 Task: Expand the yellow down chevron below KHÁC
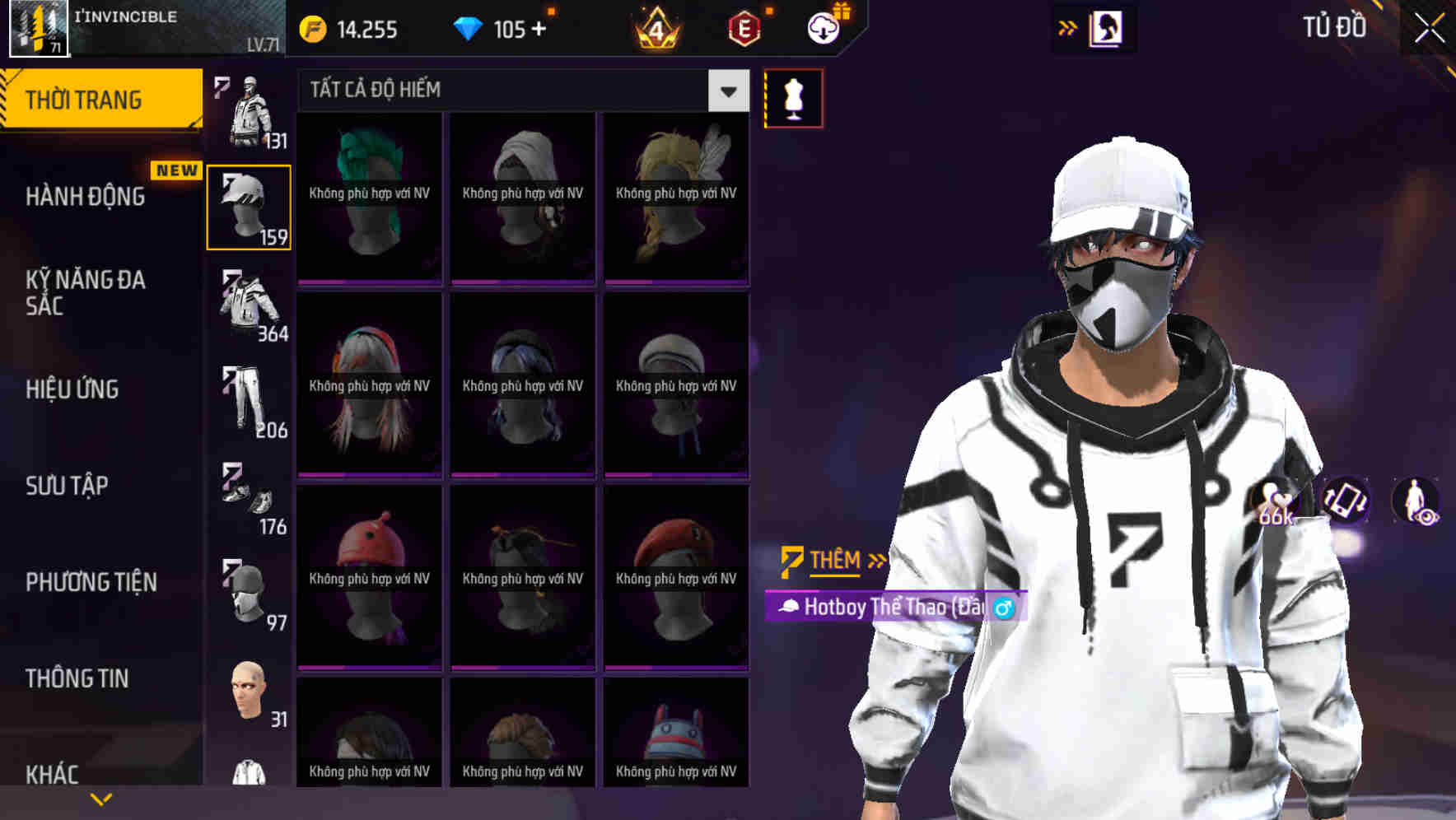(99, 799)
